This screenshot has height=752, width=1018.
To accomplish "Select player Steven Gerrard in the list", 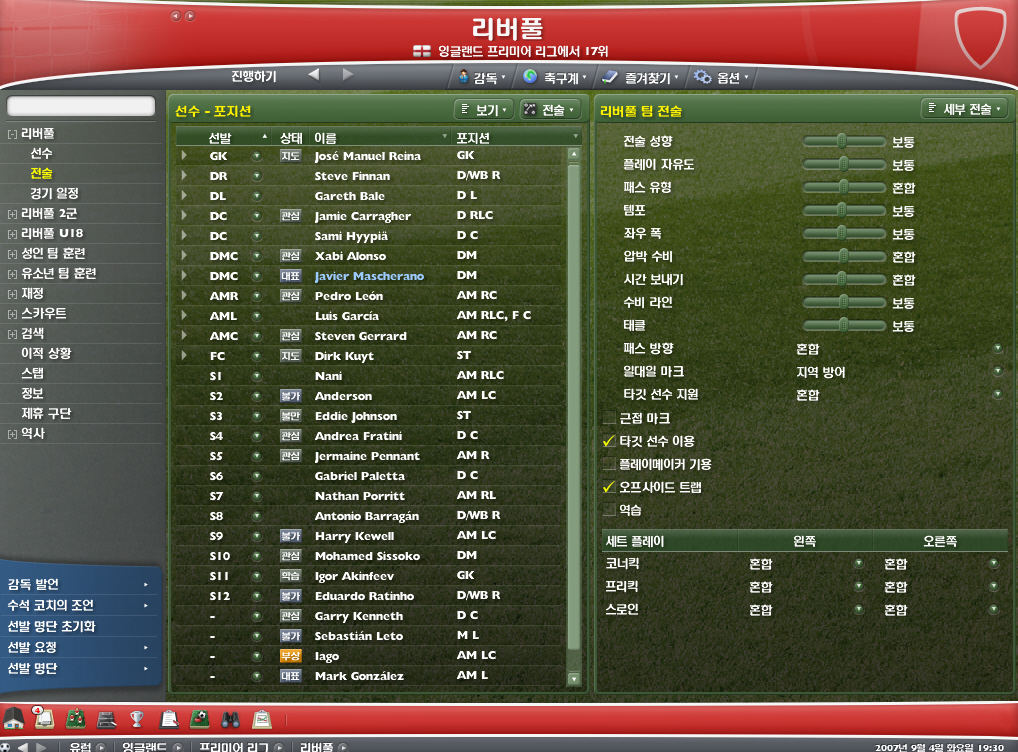I will point(360,336).
